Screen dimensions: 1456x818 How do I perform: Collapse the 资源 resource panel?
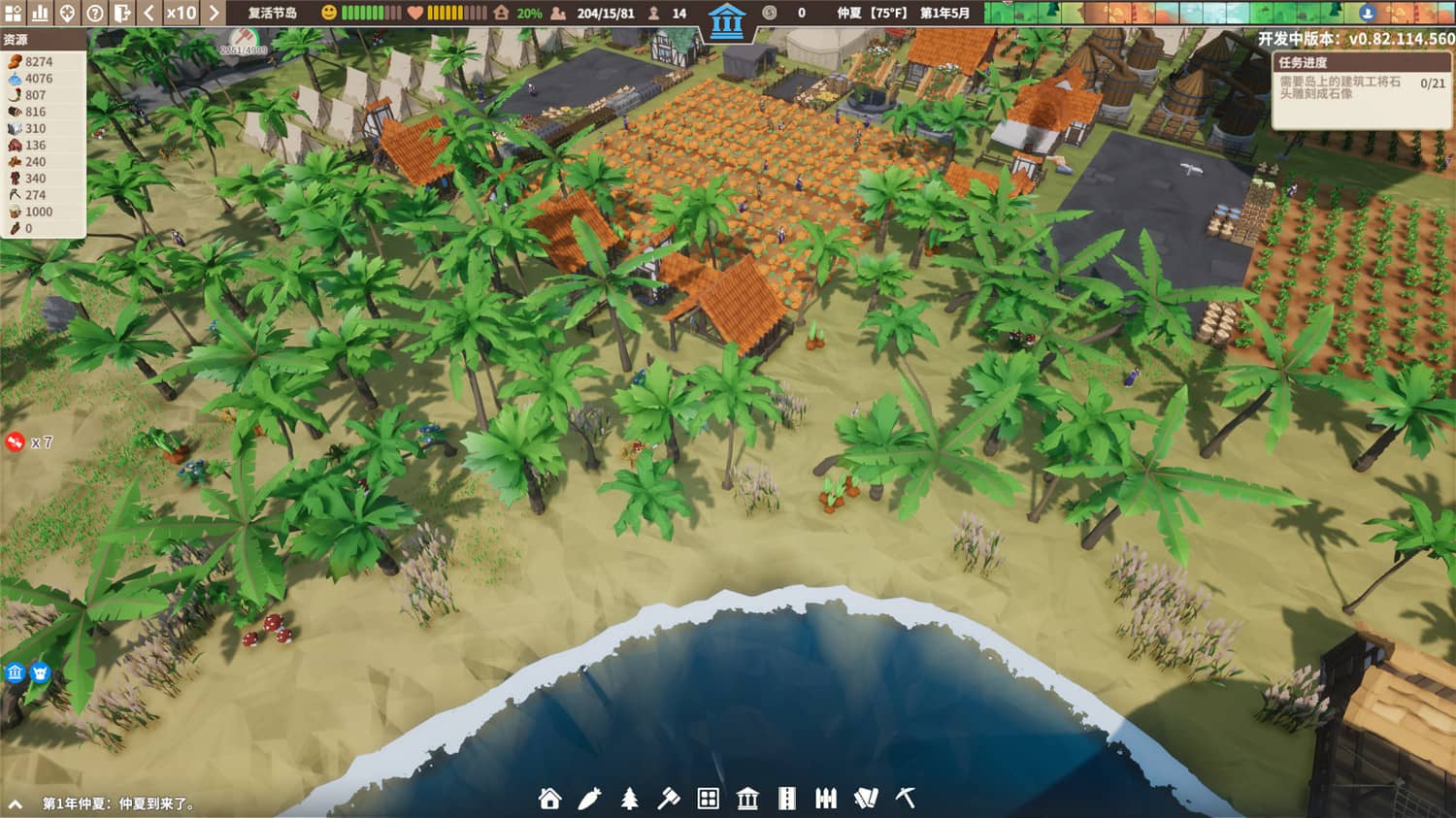click(x=21, y=41)
